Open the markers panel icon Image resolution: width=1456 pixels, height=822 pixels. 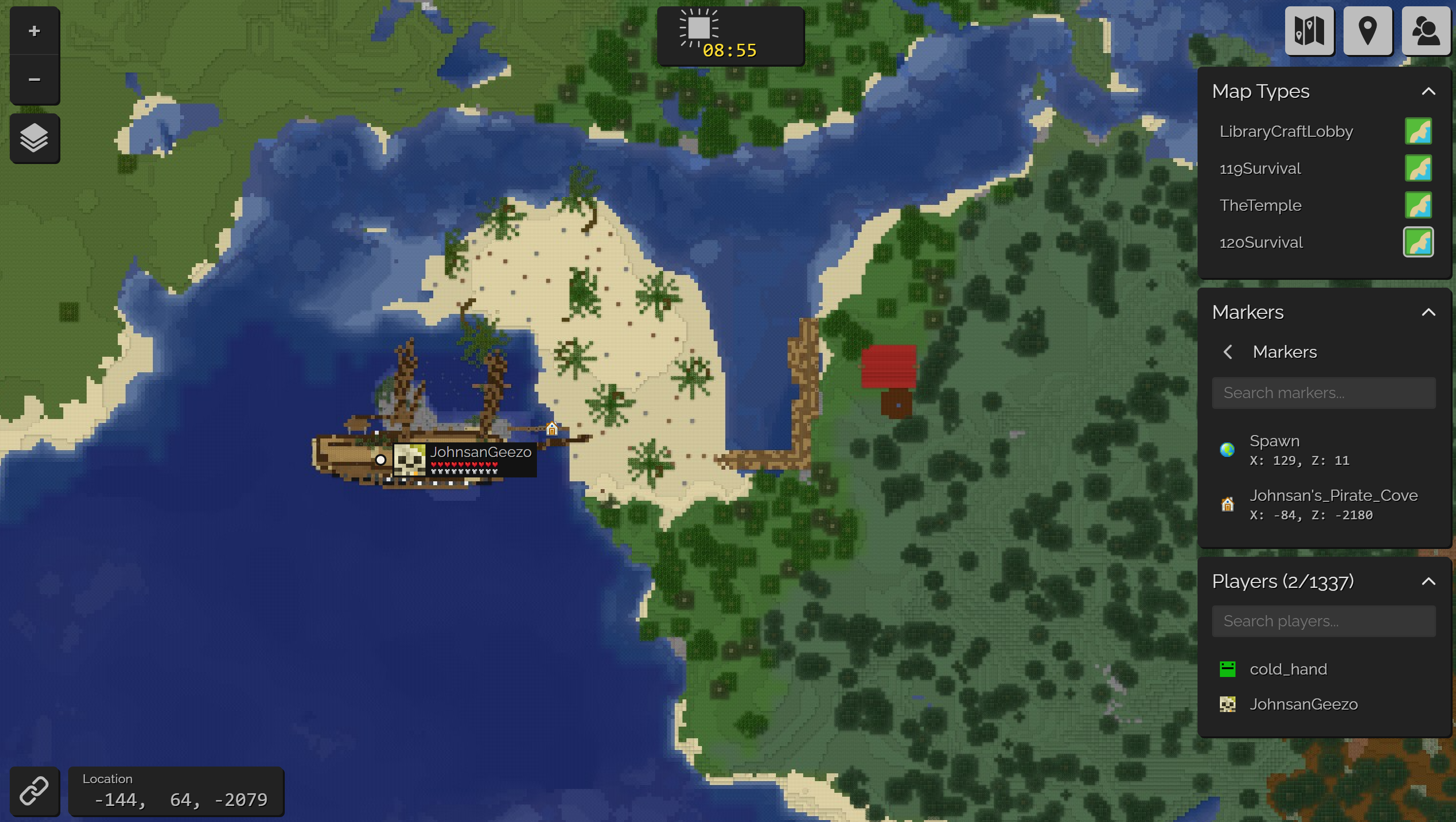(1368, 31)
